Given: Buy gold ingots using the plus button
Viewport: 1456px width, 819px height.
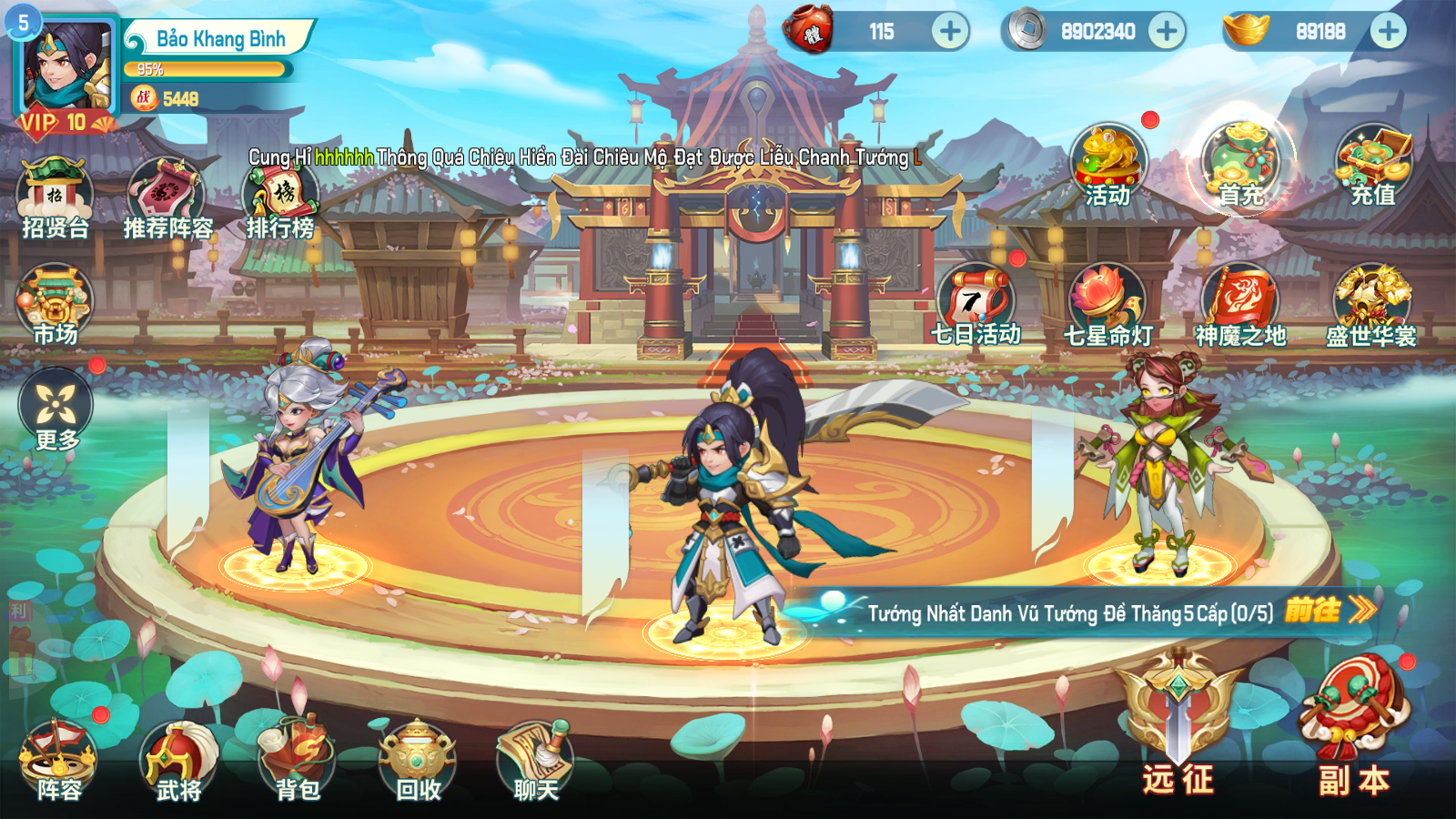Looking at the screenshot, I should pyautogui.click(x=1389, y=32).
